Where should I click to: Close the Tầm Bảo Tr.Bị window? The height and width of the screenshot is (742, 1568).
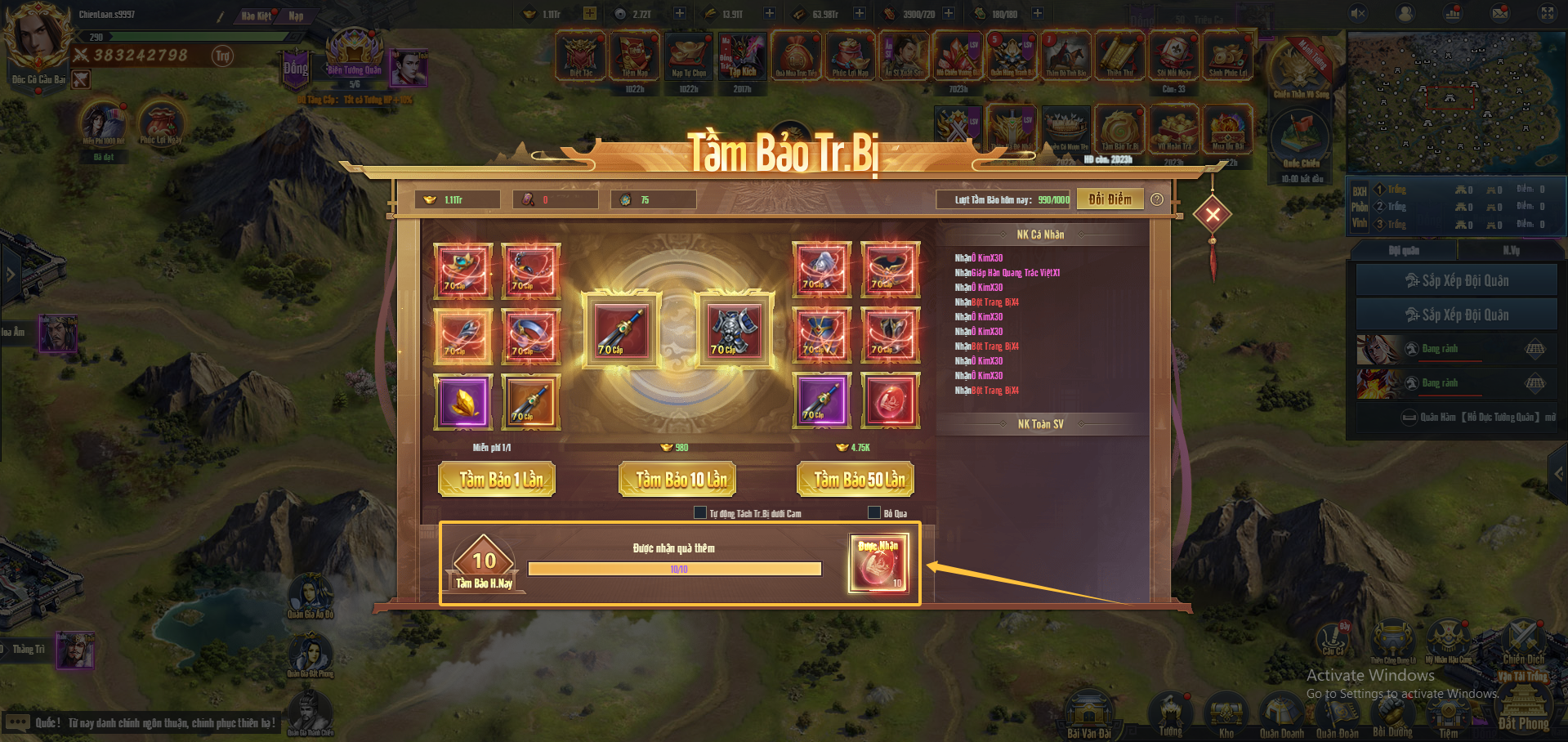click(x=1213, y=215)
